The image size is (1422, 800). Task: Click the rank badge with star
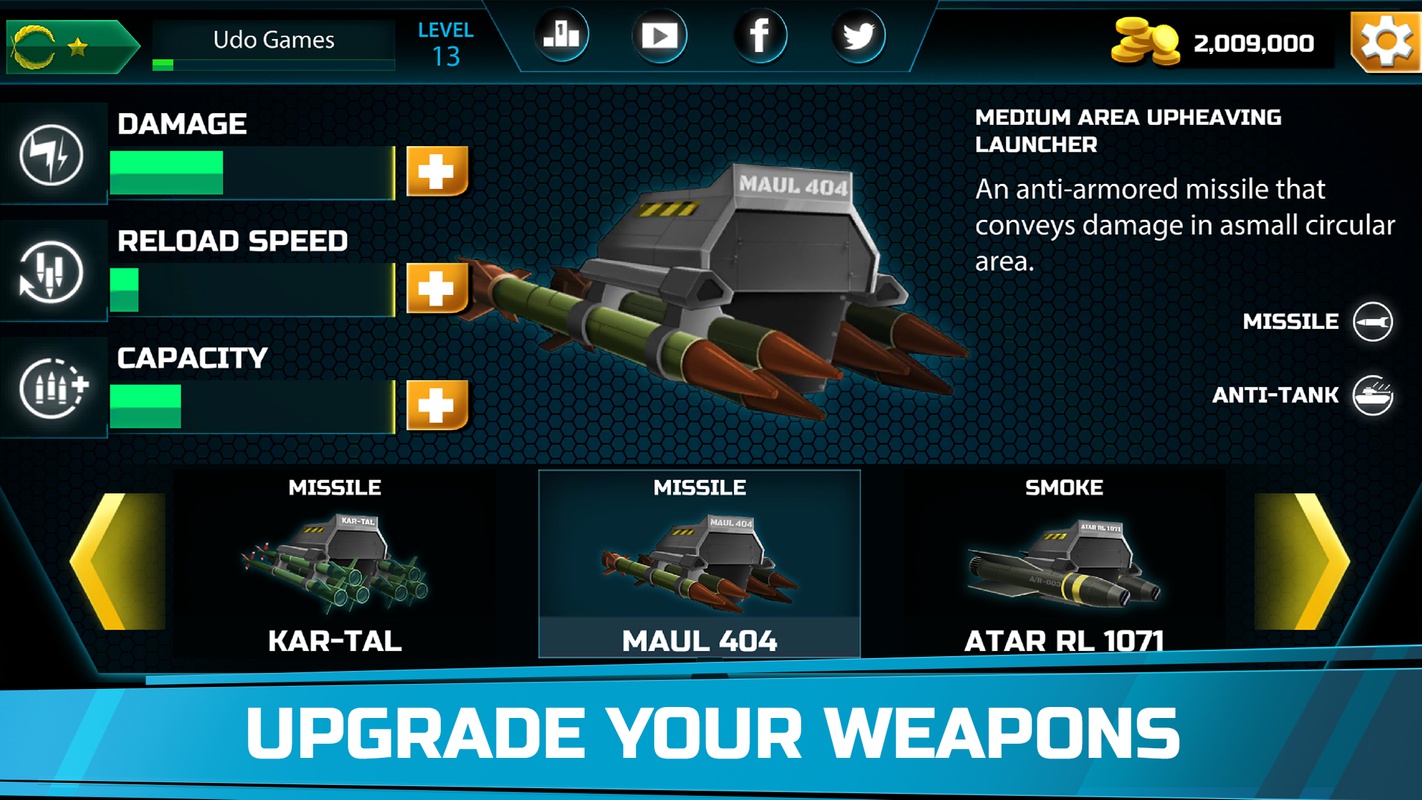tap(70, 46)
